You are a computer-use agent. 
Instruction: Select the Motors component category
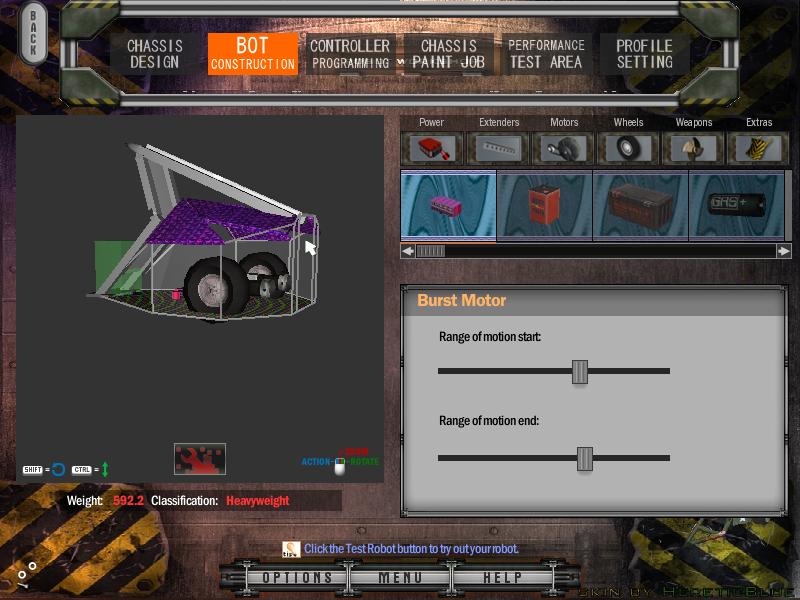pos(564,148)
